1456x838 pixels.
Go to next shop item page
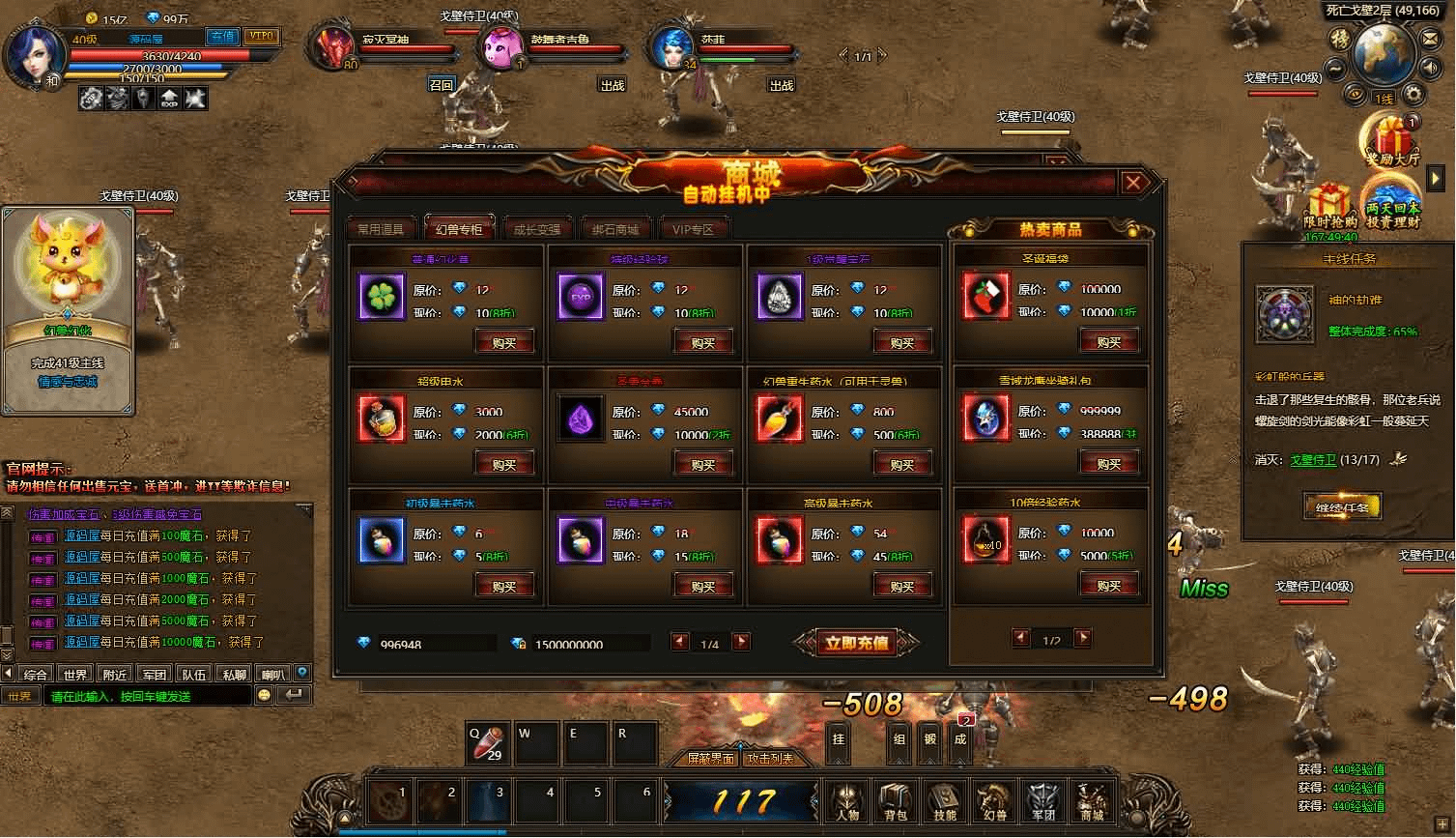[x=741, y=642]
